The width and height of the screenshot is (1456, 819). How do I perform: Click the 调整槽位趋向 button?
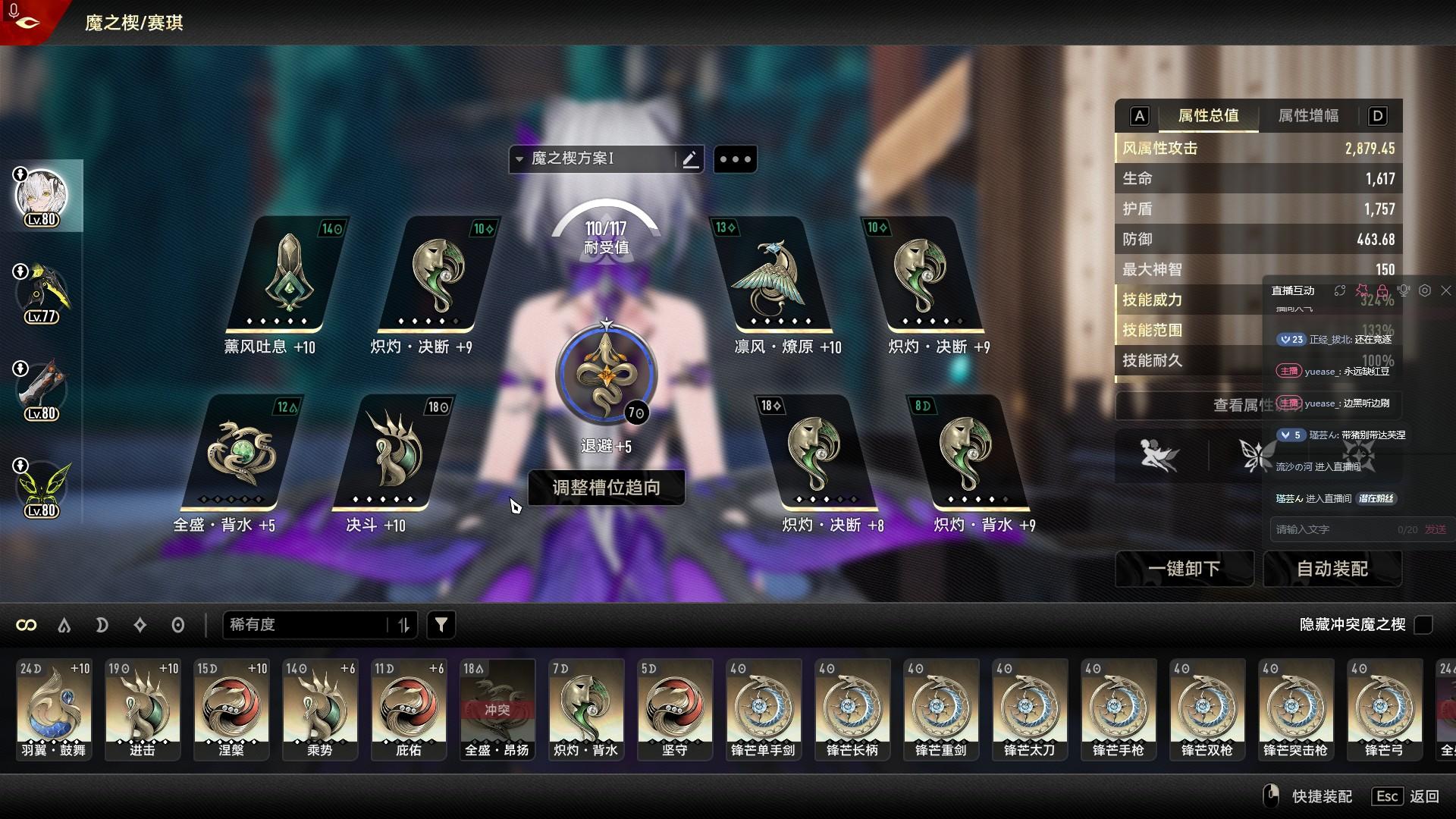tap(606, 488)
